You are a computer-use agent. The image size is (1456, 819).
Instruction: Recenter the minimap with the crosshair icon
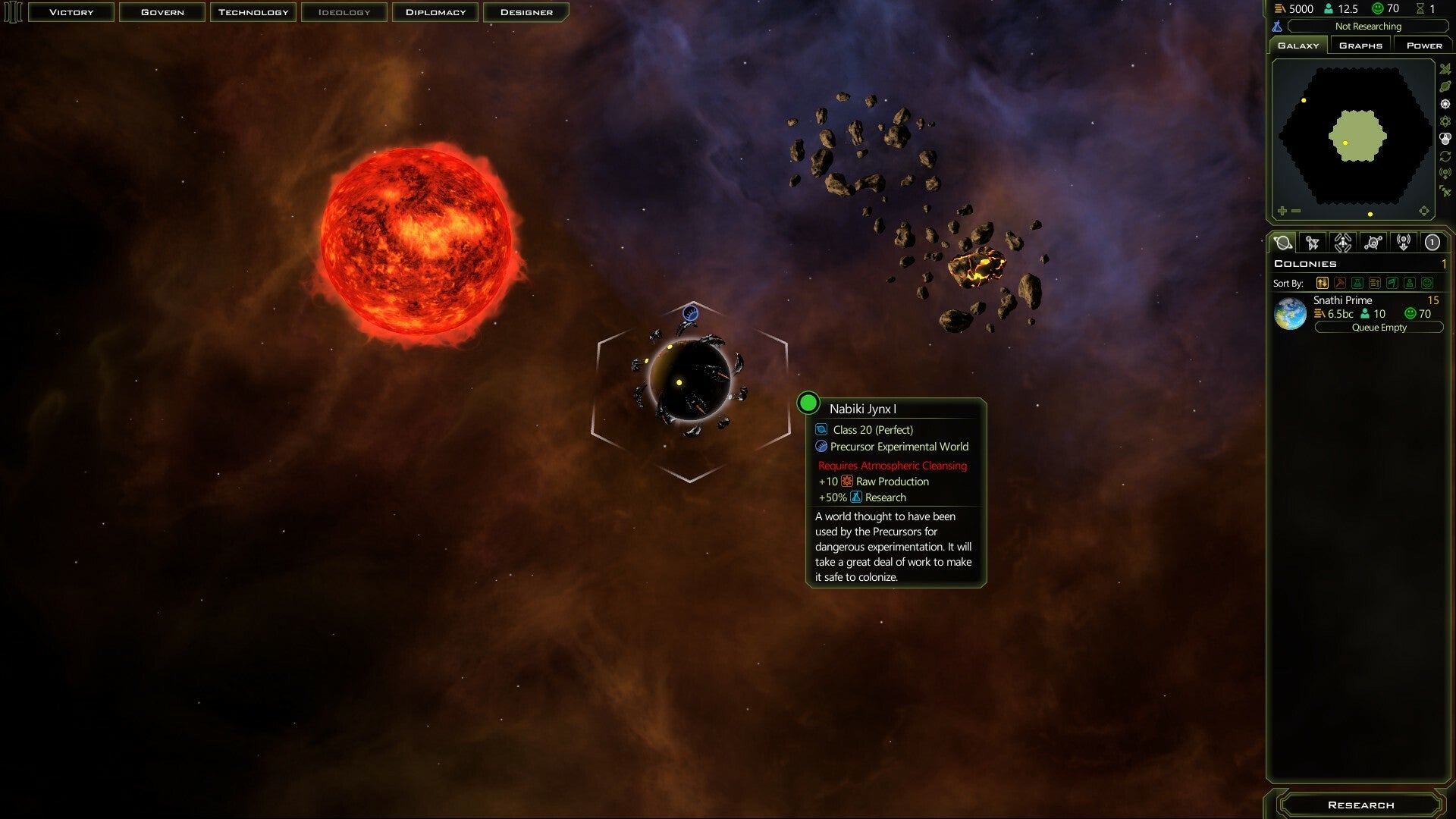[1423, 211]
